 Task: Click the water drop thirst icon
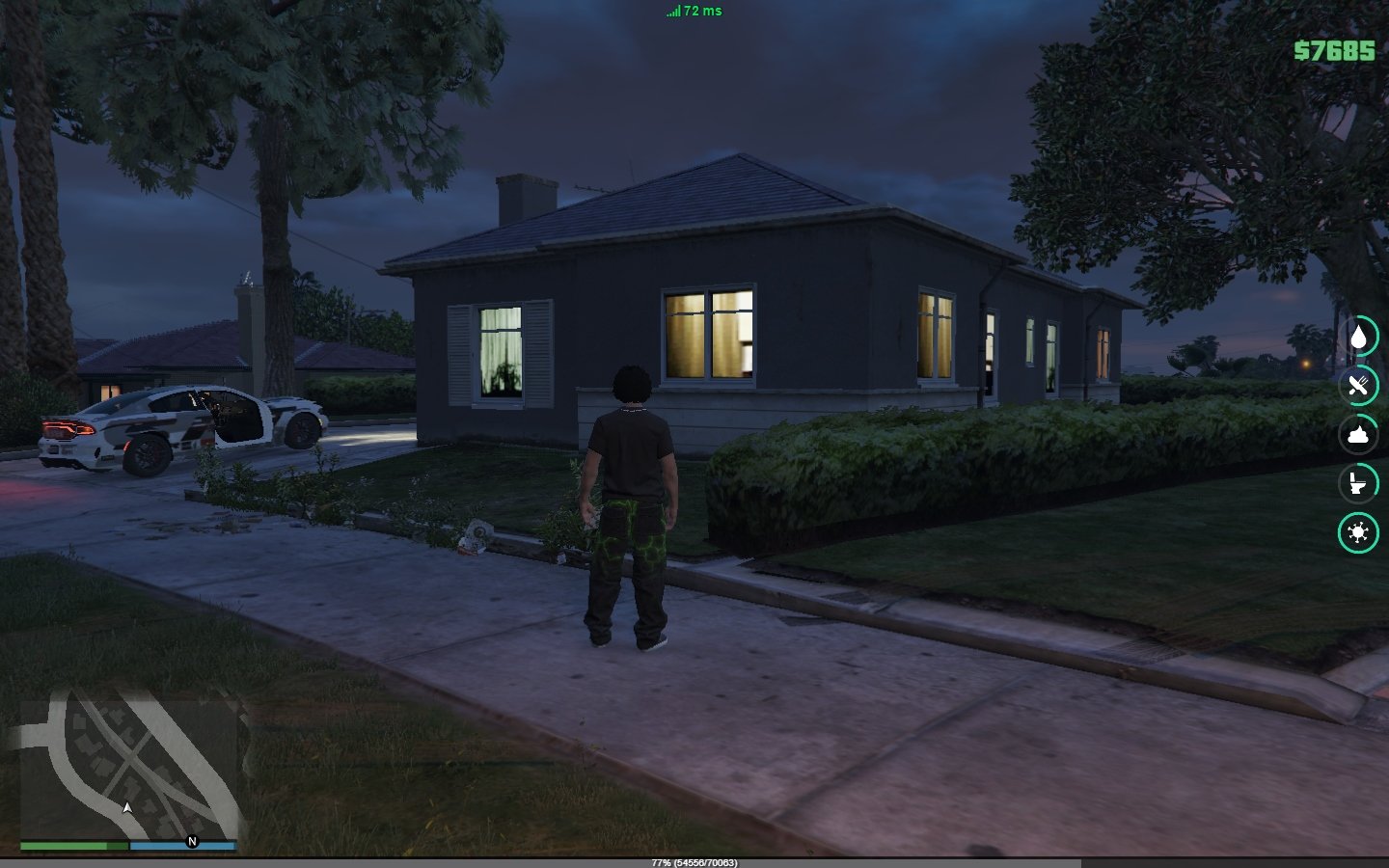pos(1358,337)
